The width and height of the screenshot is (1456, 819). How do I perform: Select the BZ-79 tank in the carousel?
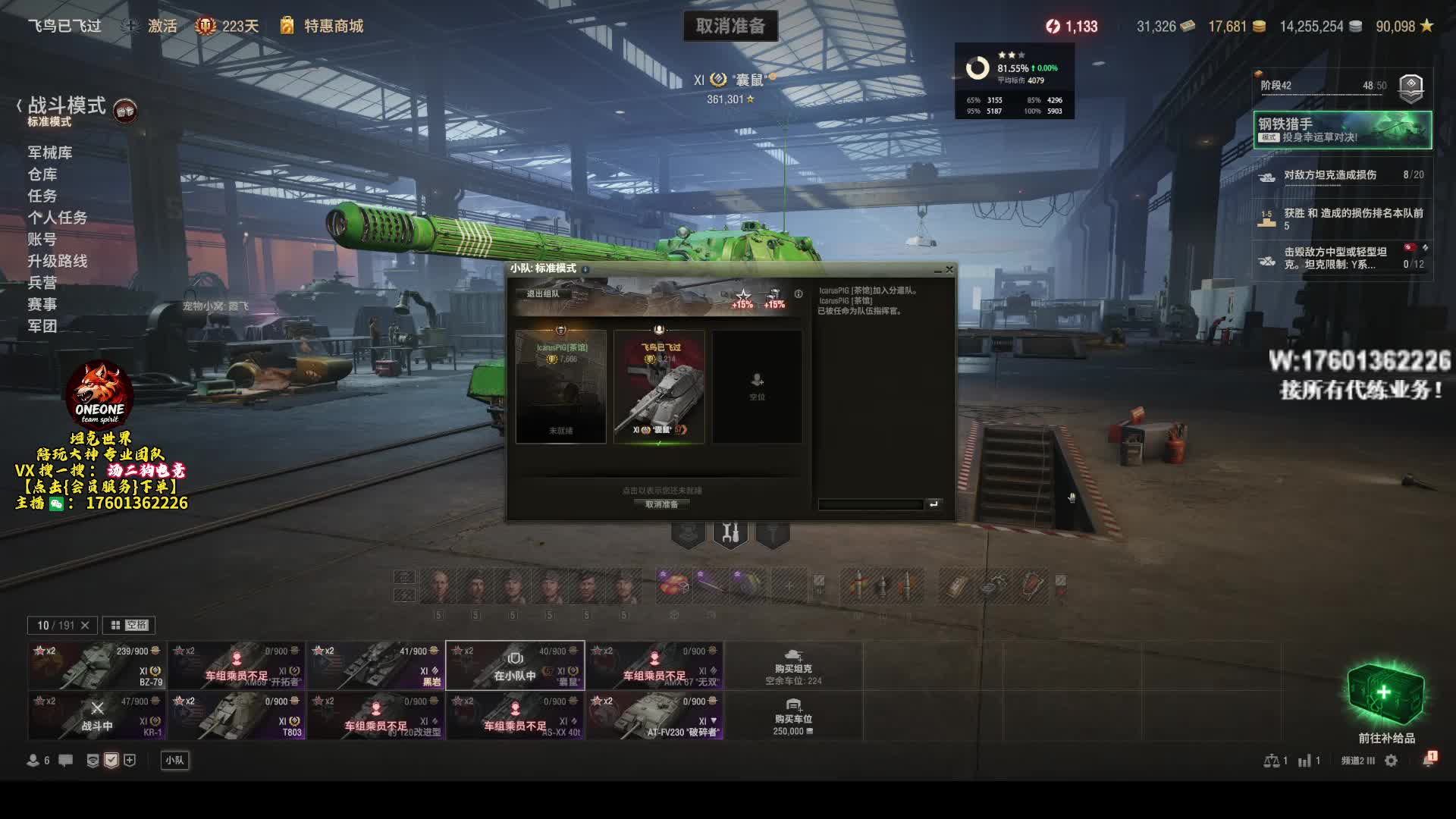point(97,666)
